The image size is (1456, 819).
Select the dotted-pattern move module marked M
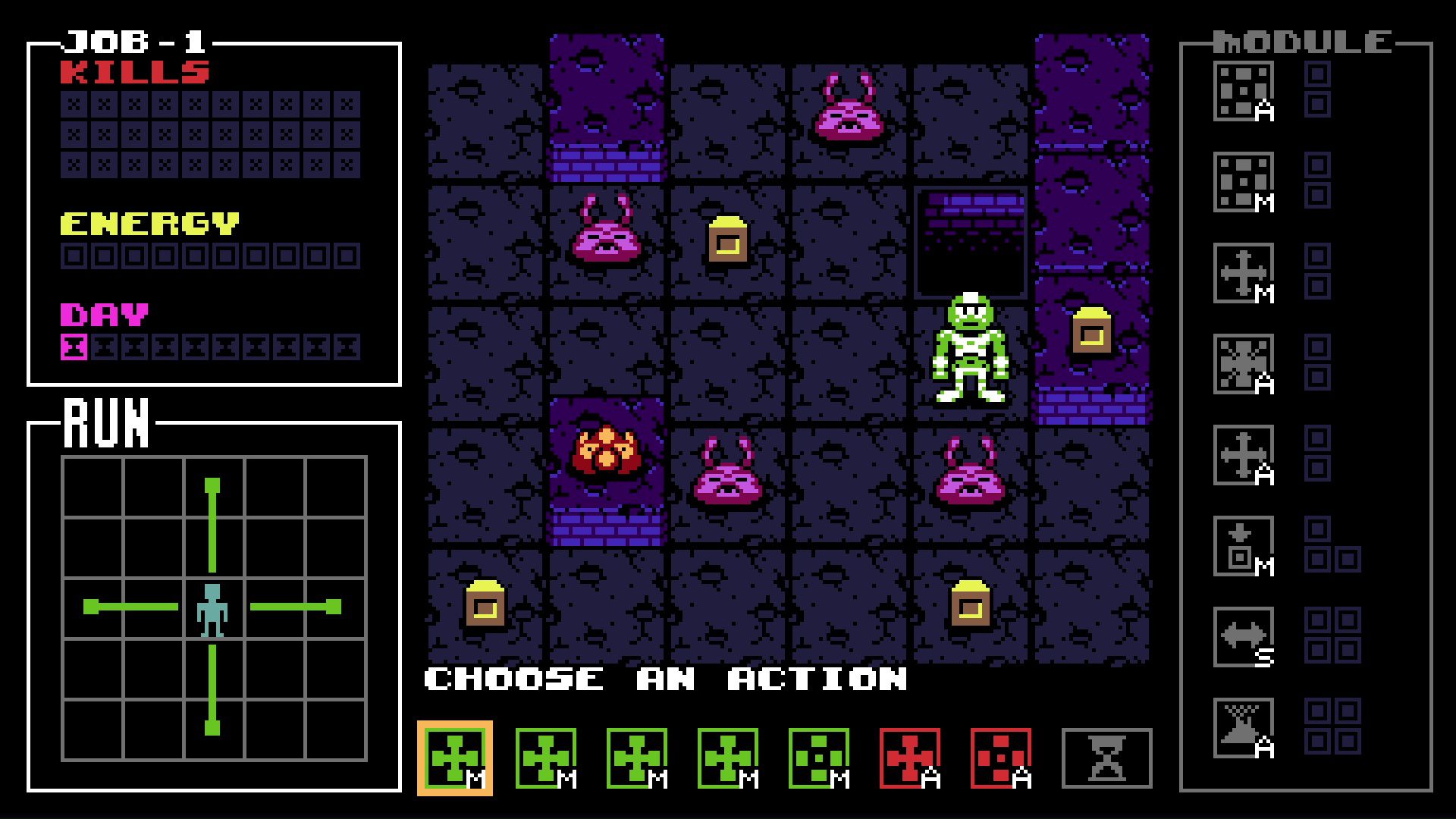(1244, 183)
